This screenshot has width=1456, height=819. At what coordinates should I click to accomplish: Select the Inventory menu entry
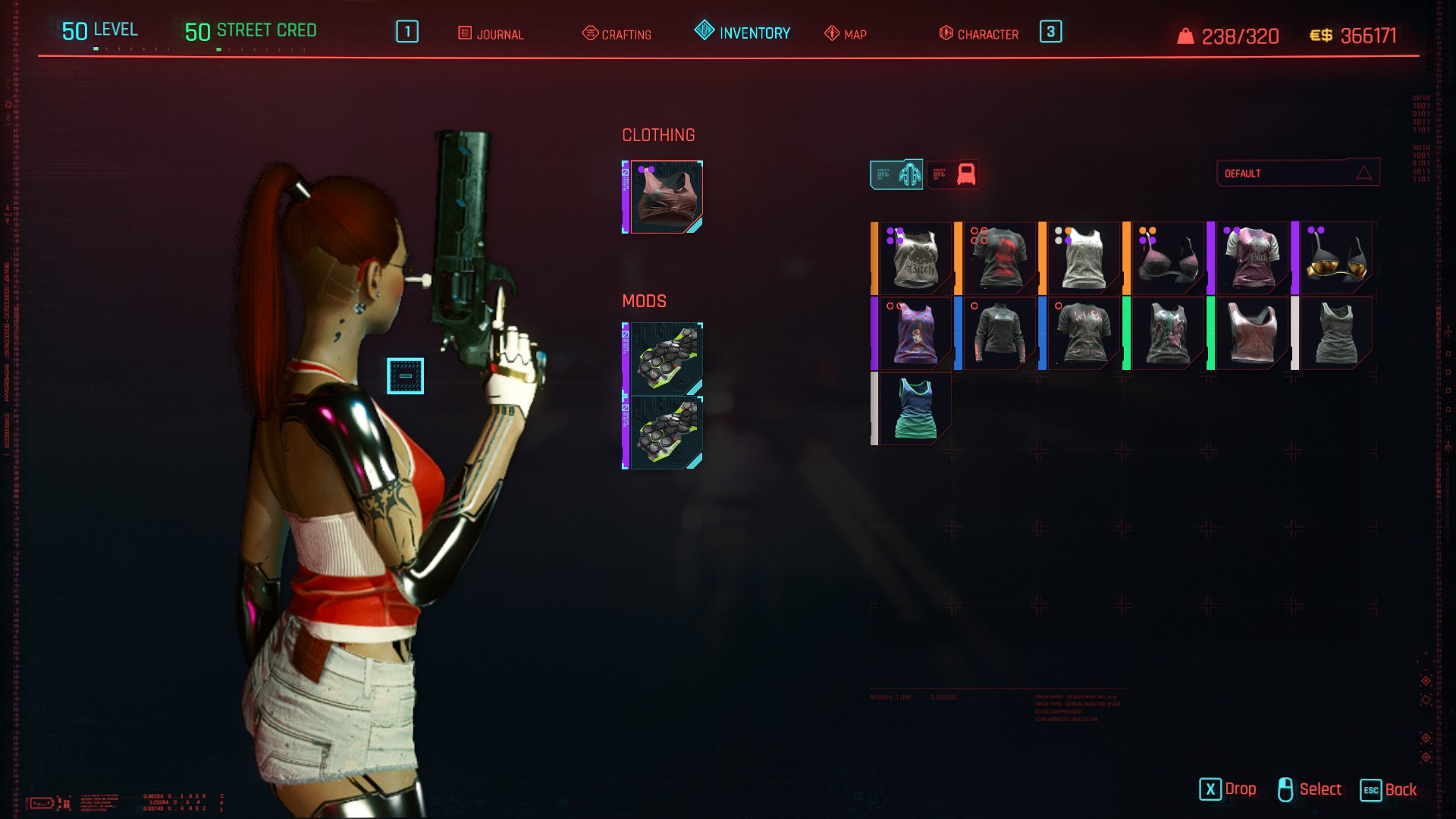pyautogui.click(x=742, y=33)
